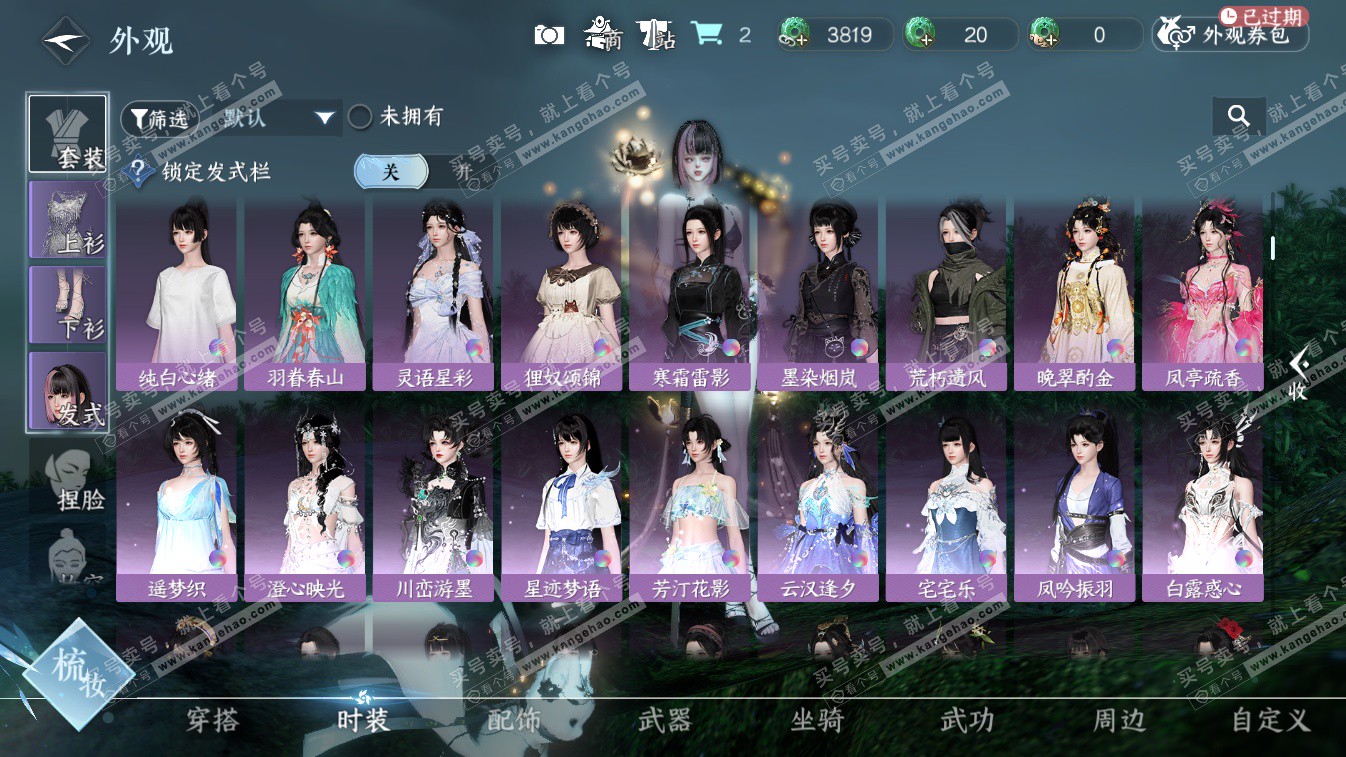Select the 上衫 top garment category

68,220
